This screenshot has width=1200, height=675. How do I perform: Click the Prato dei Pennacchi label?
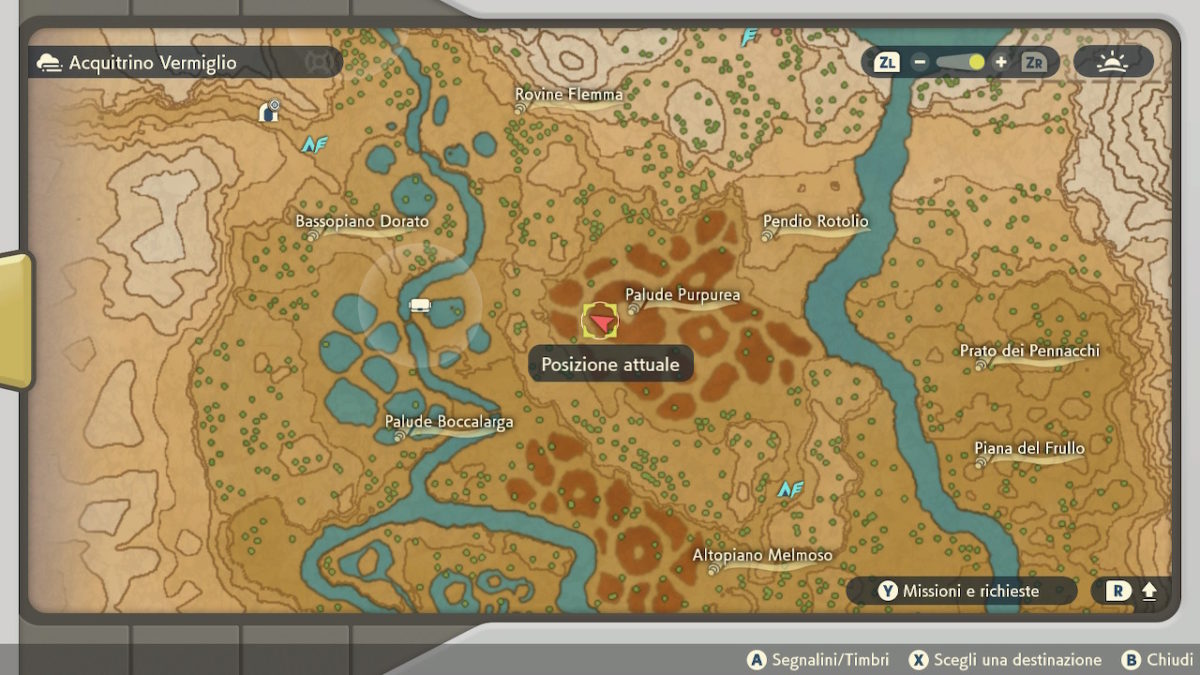(1029, 351)
